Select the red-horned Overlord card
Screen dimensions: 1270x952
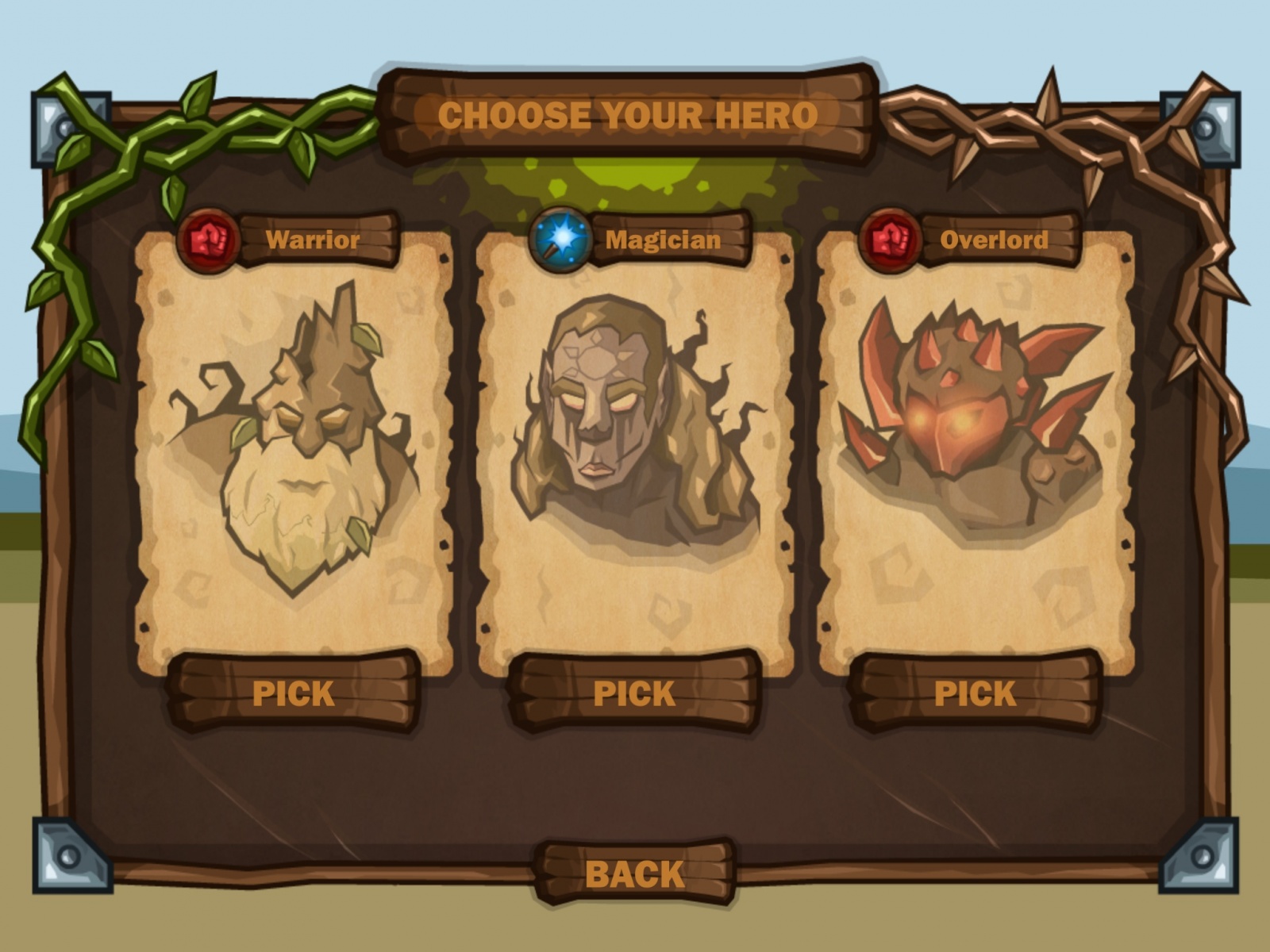click(x=976, y=444)
